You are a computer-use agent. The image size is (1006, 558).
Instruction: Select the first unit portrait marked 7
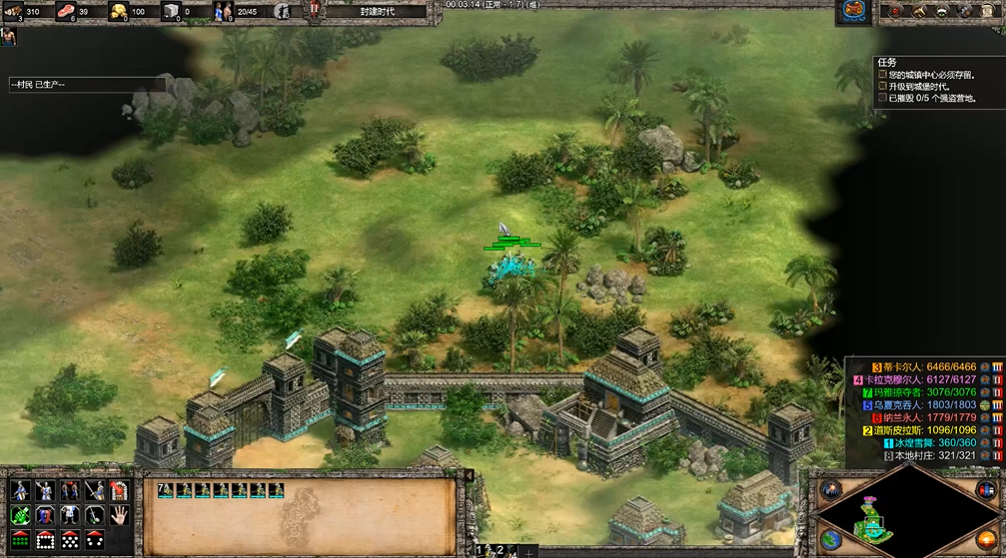coord(165,490)
